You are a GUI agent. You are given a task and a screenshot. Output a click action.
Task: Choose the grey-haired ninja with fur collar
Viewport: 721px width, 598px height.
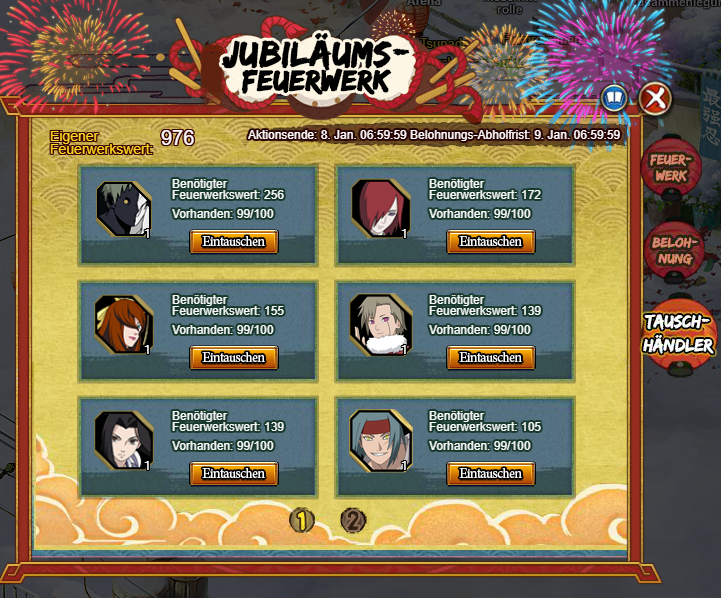pos(381,324)
